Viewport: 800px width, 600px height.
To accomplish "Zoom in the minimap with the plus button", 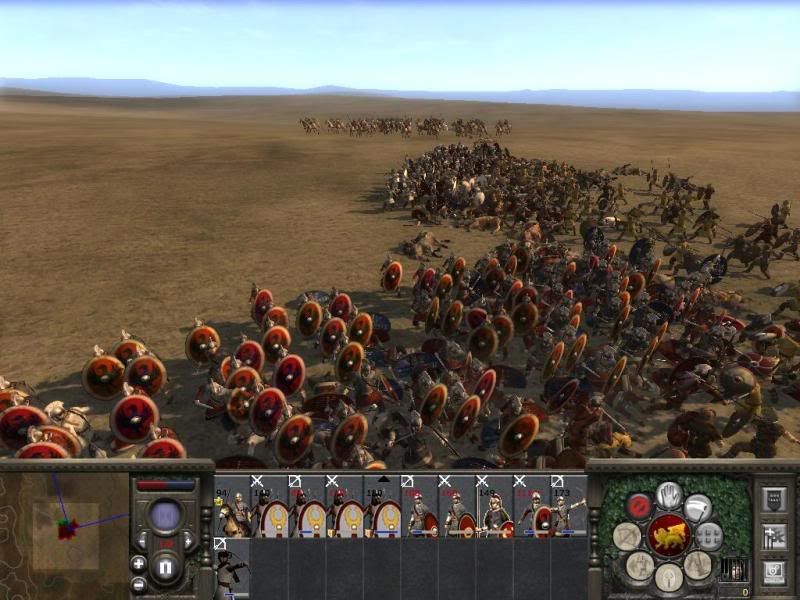I will point(138,563).
